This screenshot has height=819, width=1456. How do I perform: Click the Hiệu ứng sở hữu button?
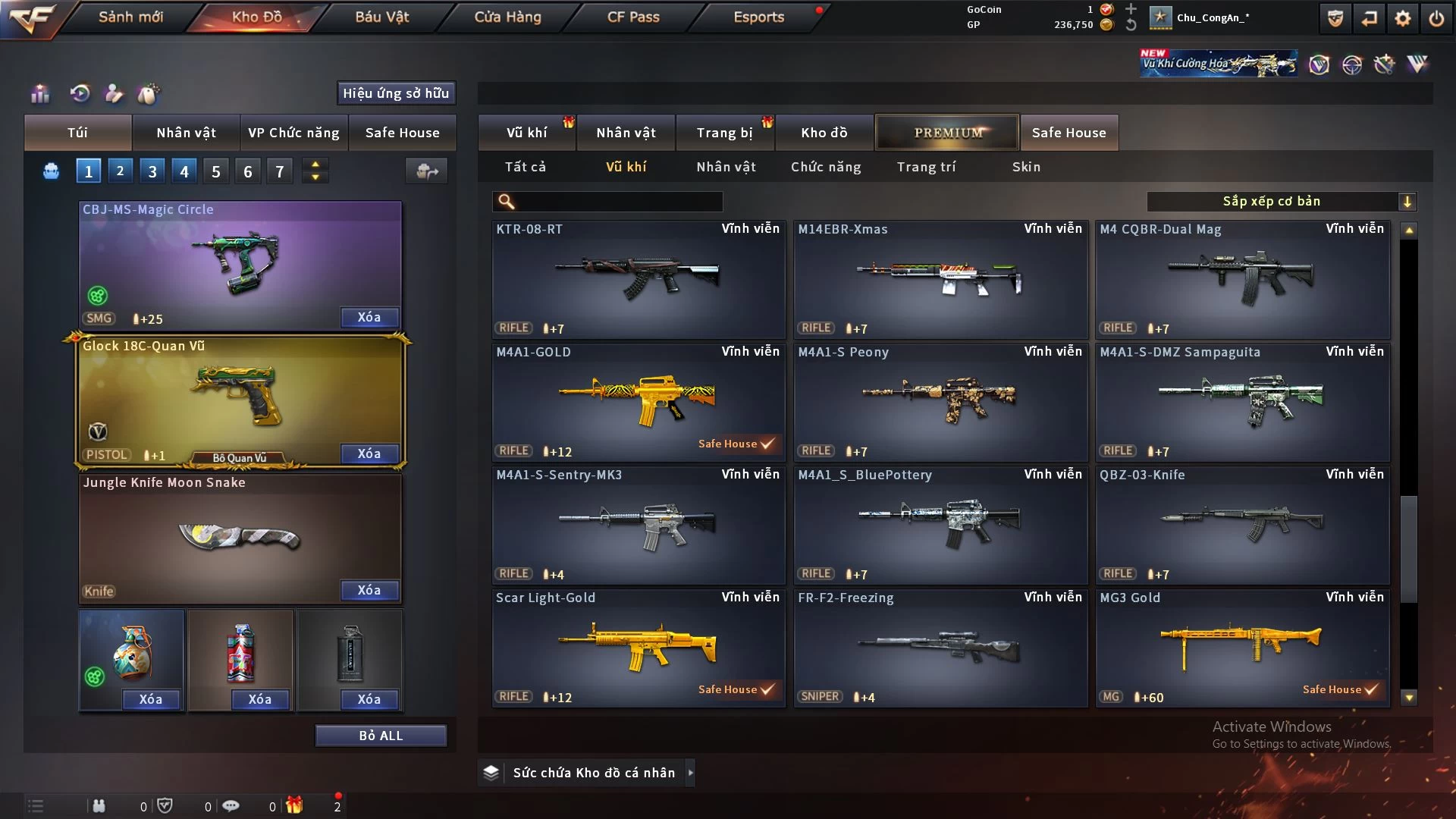(x=396, y=93)
